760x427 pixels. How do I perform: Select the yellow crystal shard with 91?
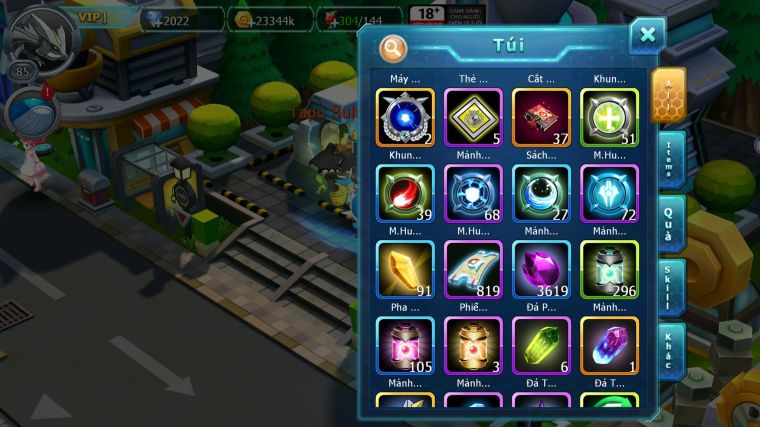[405, 270]
